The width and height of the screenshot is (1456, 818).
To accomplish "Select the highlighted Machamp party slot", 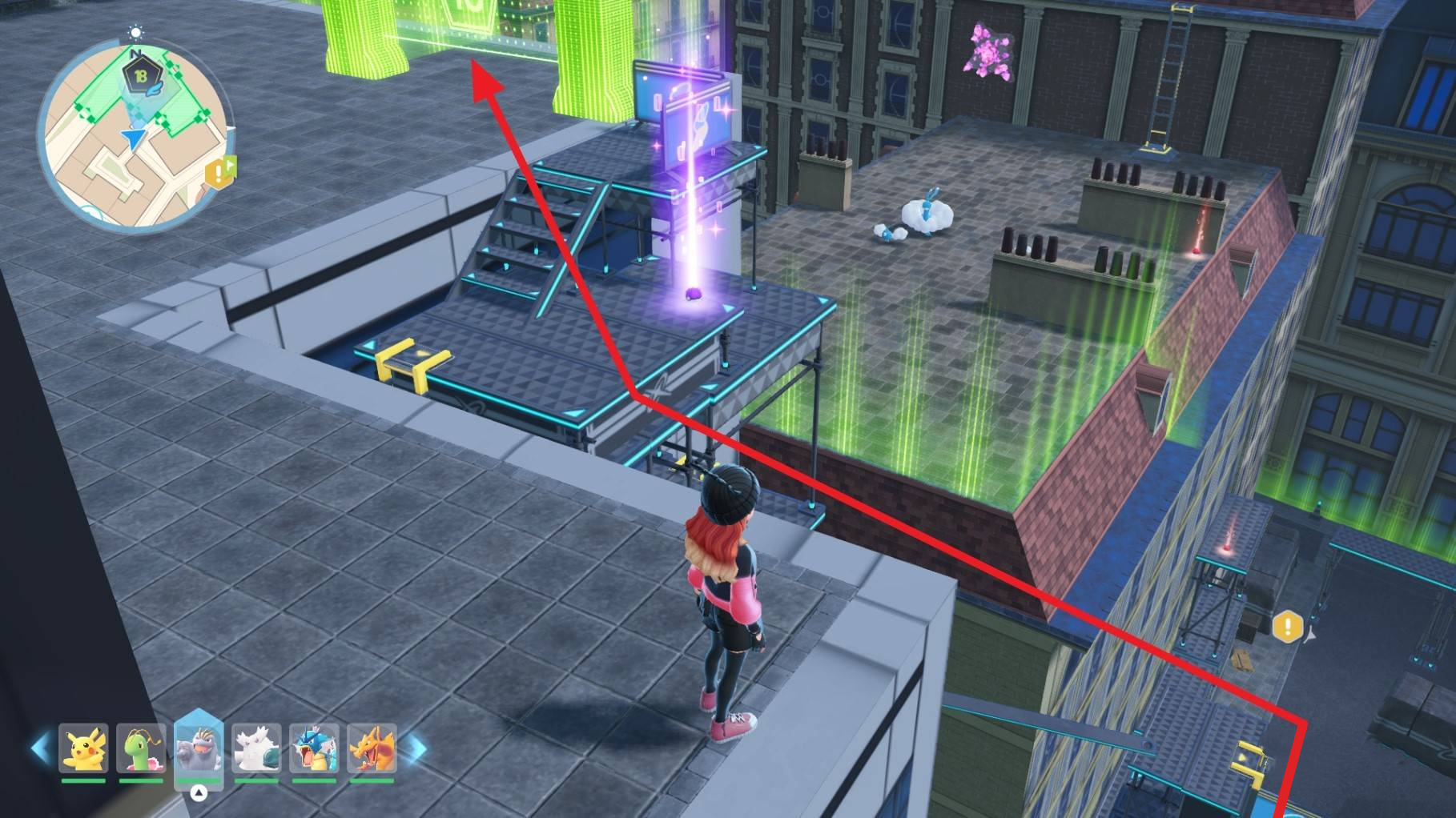I will 199,749.
